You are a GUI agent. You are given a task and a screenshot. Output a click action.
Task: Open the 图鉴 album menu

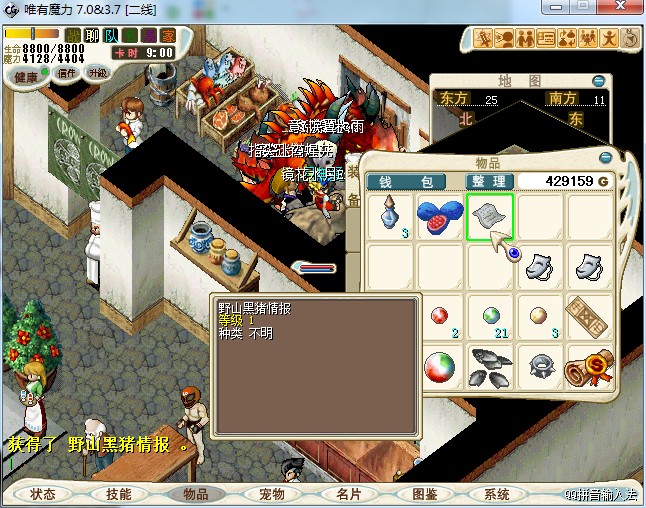[x=424, y=494]
